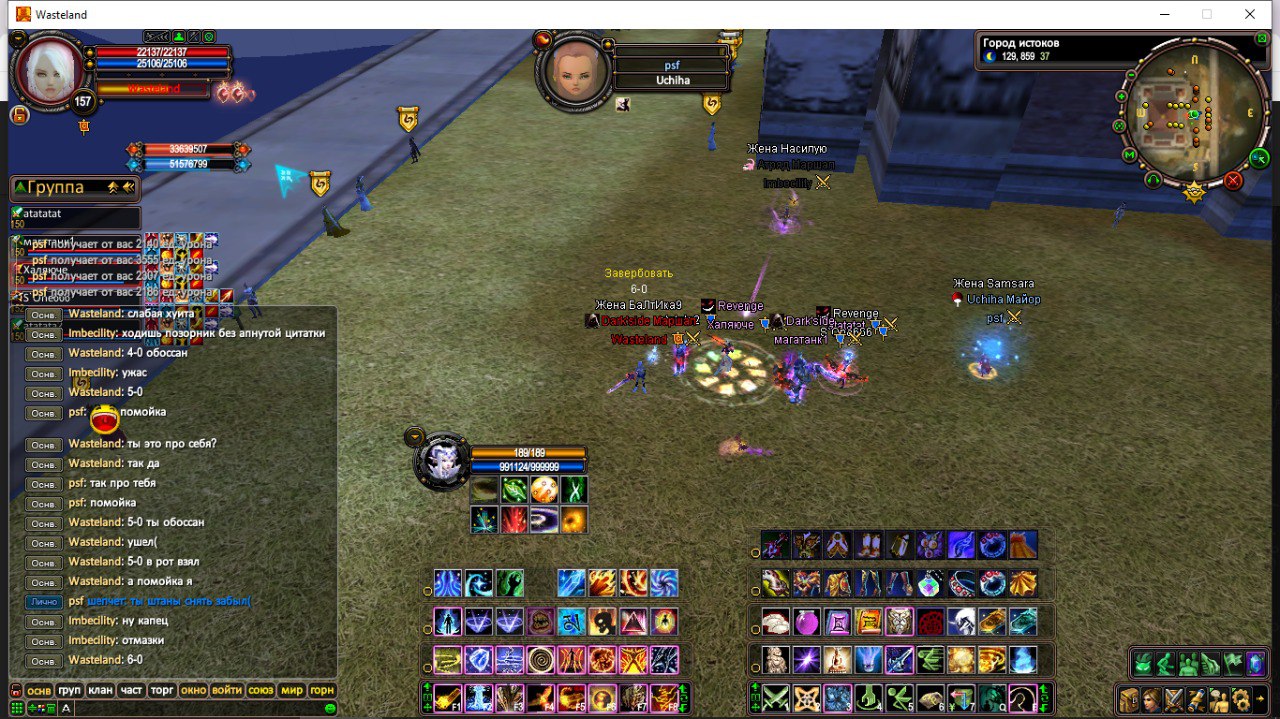Viewport: 1280px width, 719px height.
Task: Click the red crossed button below minimap
Action: point(1233,180)
